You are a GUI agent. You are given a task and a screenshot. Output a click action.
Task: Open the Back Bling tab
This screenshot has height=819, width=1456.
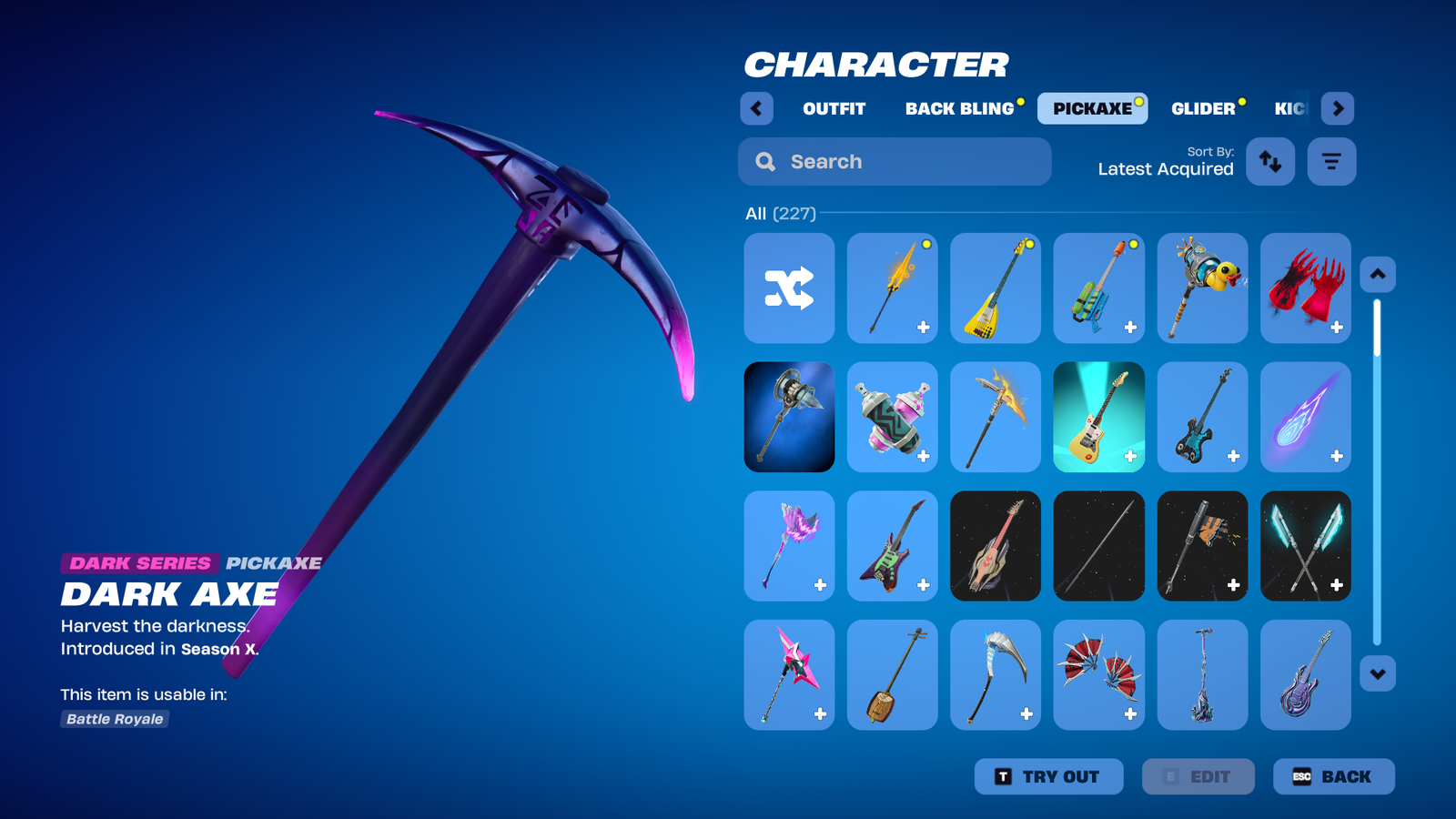pos(959,108)
